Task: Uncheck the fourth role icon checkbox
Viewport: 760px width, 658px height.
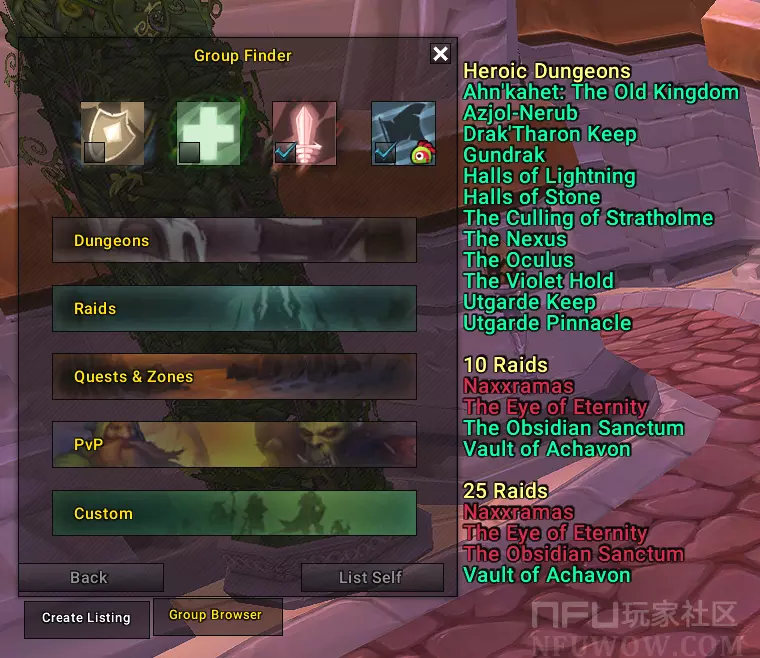Action: 385,152
